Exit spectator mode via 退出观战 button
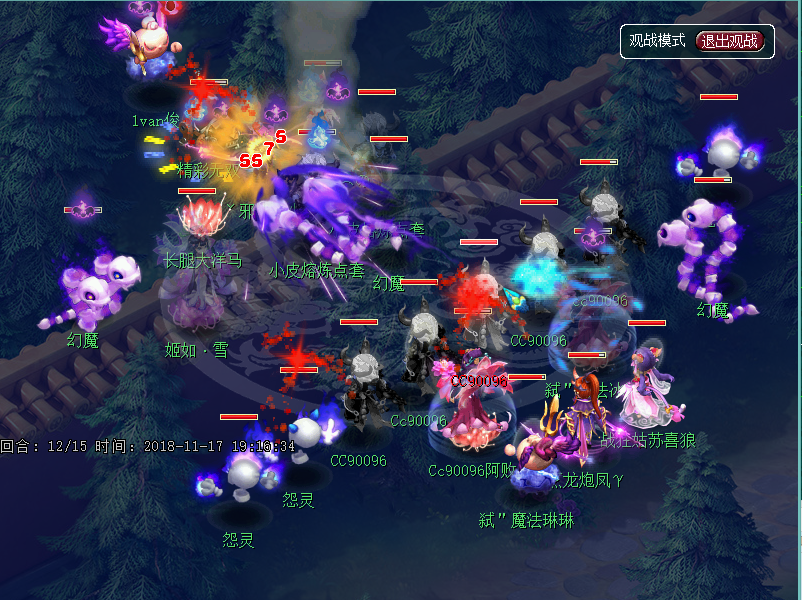Viewport: 802px width, 600px height. click(730, 41)
